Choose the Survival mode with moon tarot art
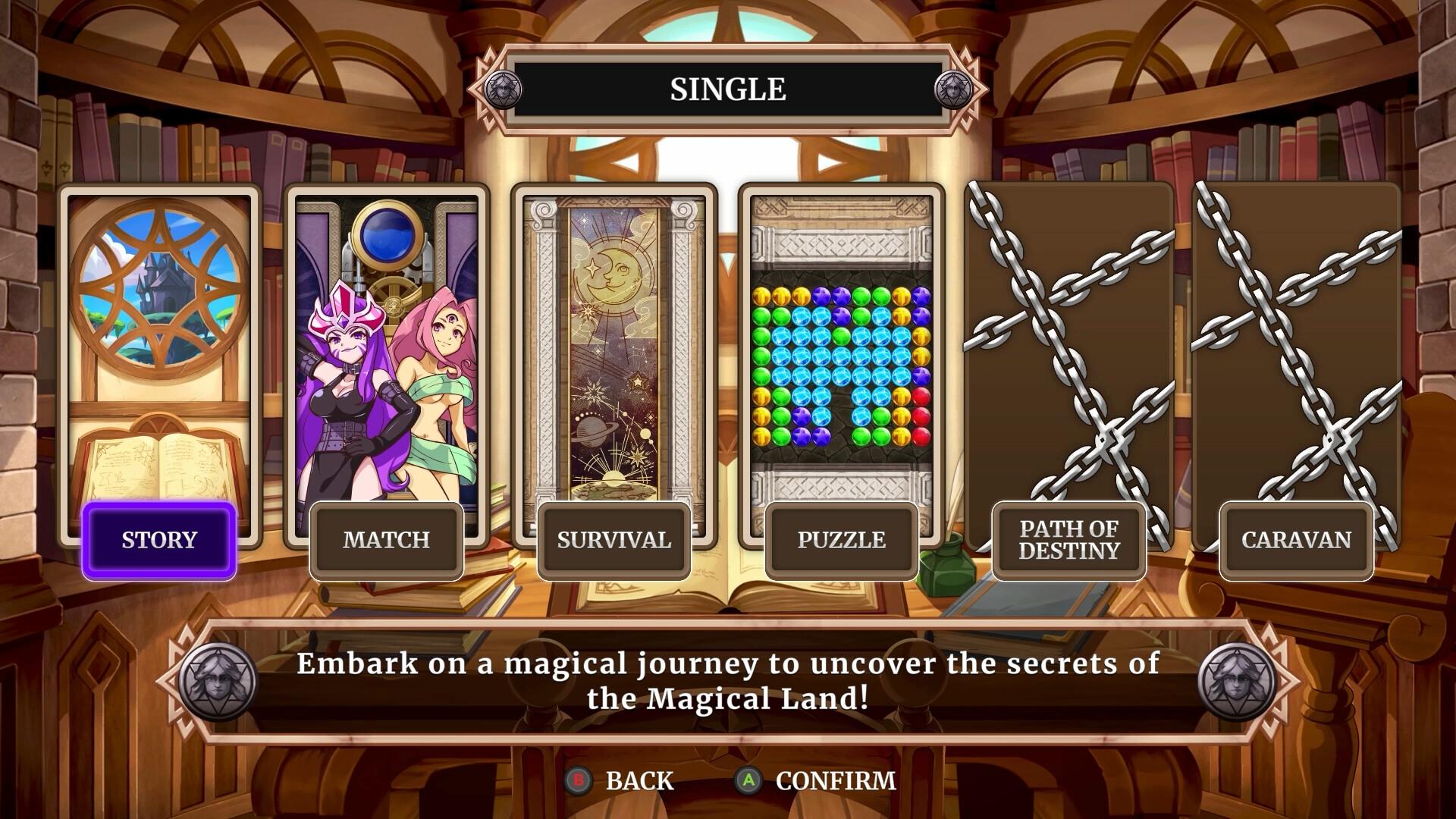The height and width of the screenshot is (819, 1456). (613, 341)
